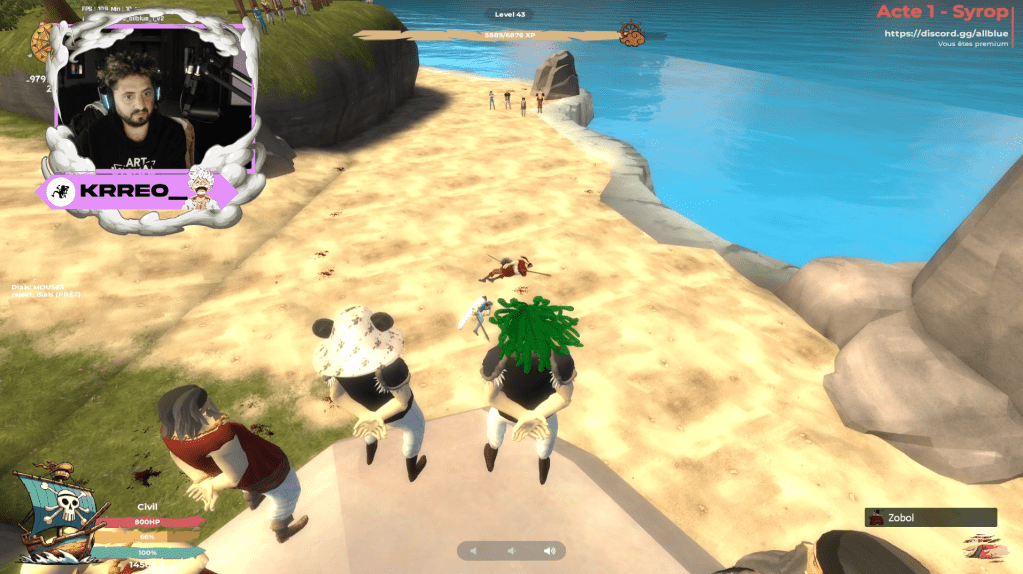Set voice volume with the middle speaker icon
This screenshot has height=574, width=1023.
(511, 551)
